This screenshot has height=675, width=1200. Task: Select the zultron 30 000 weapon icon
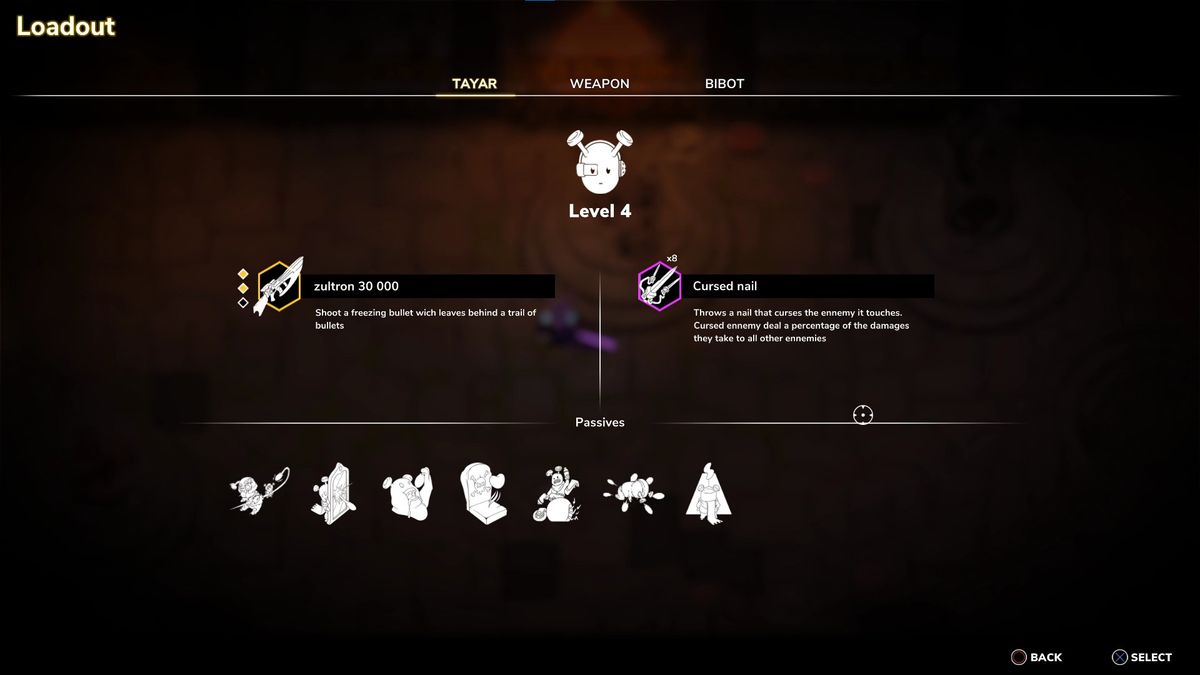pyautogui.click(x=279, y=287)
